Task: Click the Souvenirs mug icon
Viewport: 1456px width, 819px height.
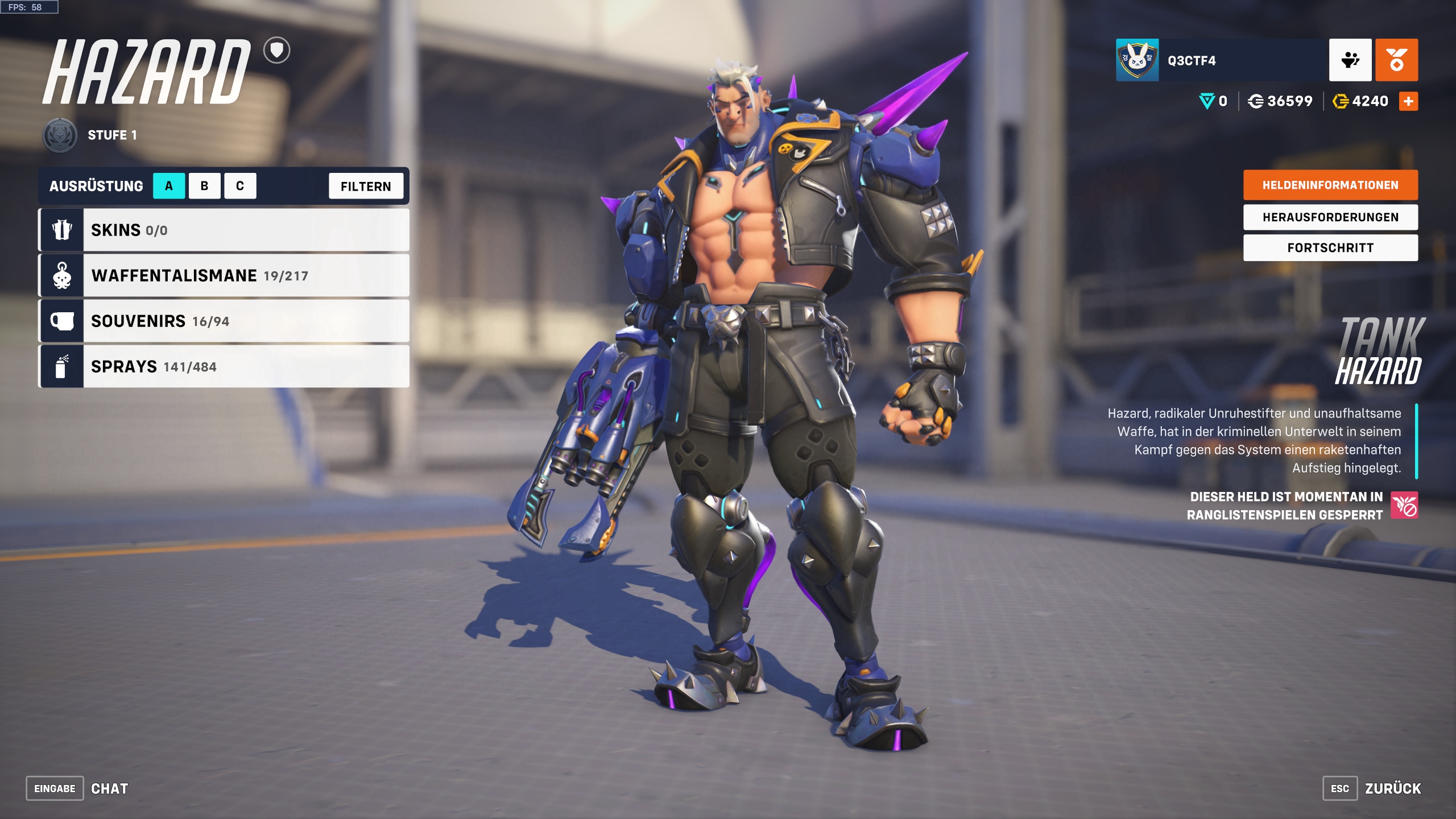Action: pyautogui.click(x=61, y=321)
